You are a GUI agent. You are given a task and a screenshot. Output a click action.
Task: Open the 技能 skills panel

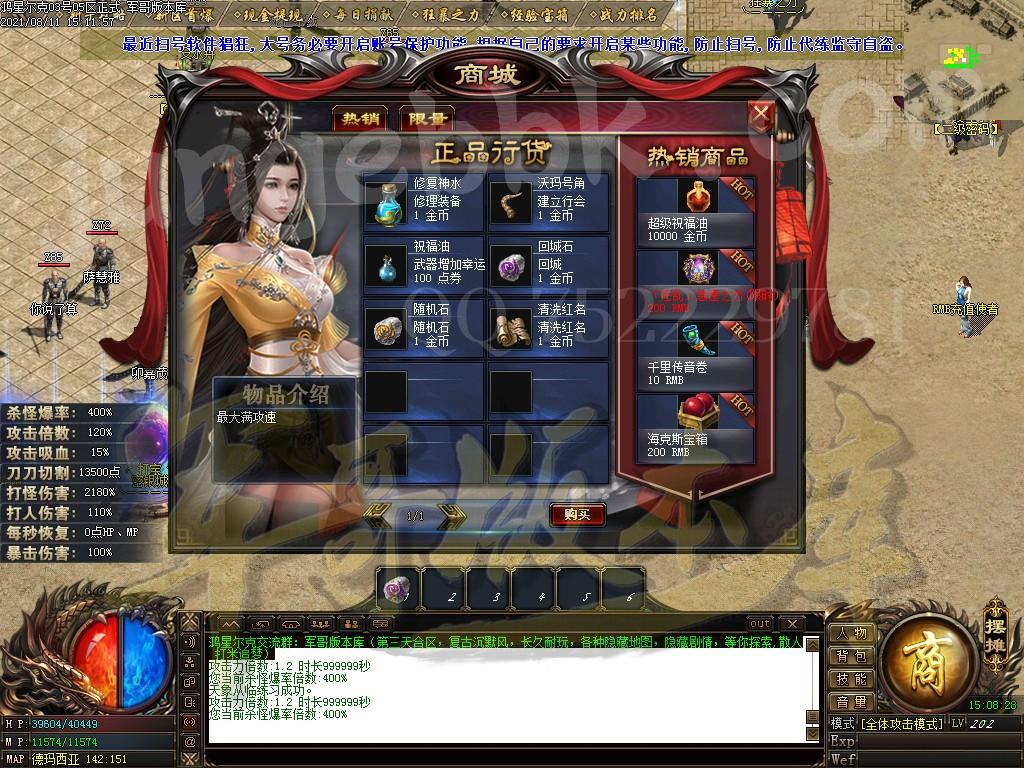click(852, 680)
